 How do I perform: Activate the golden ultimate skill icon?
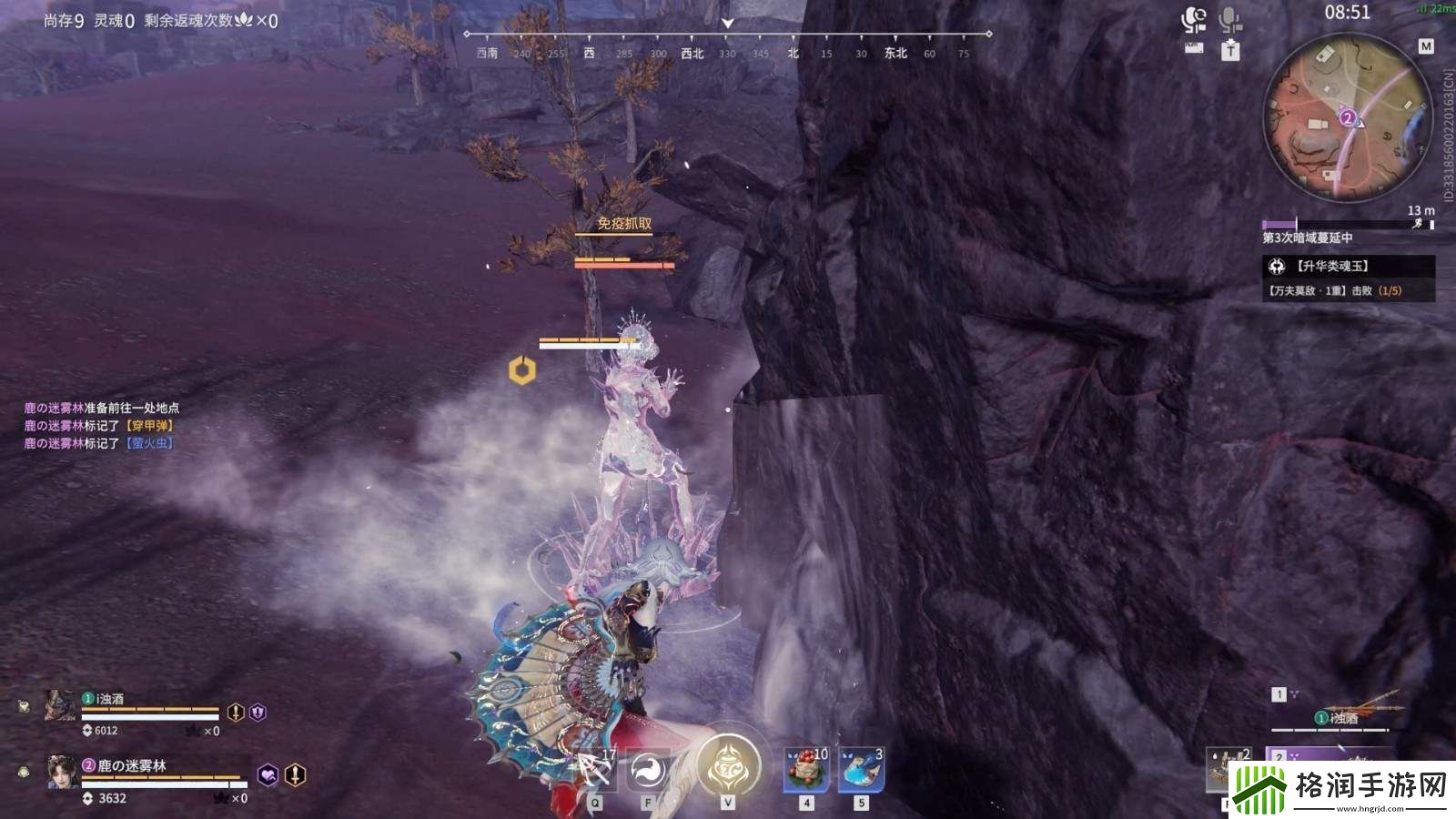[x=728, y=767]
